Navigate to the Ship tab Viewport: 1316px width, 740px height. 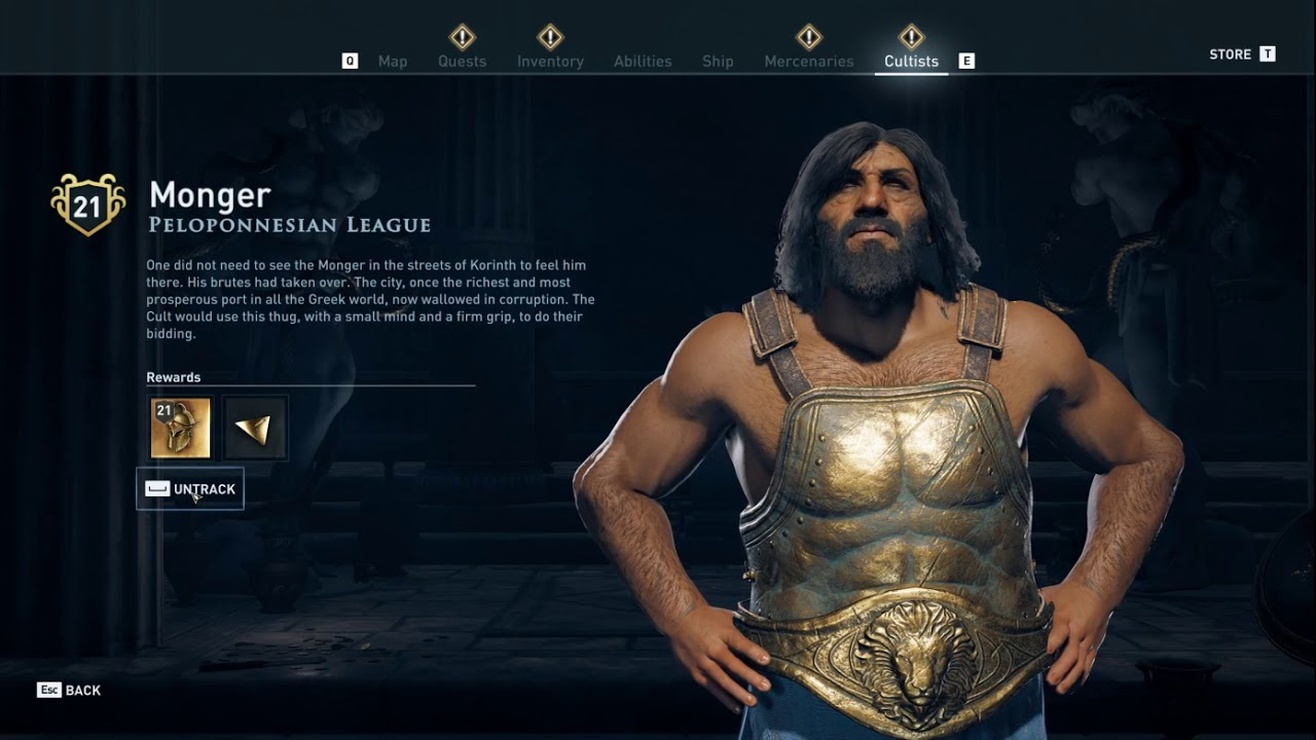717,61
